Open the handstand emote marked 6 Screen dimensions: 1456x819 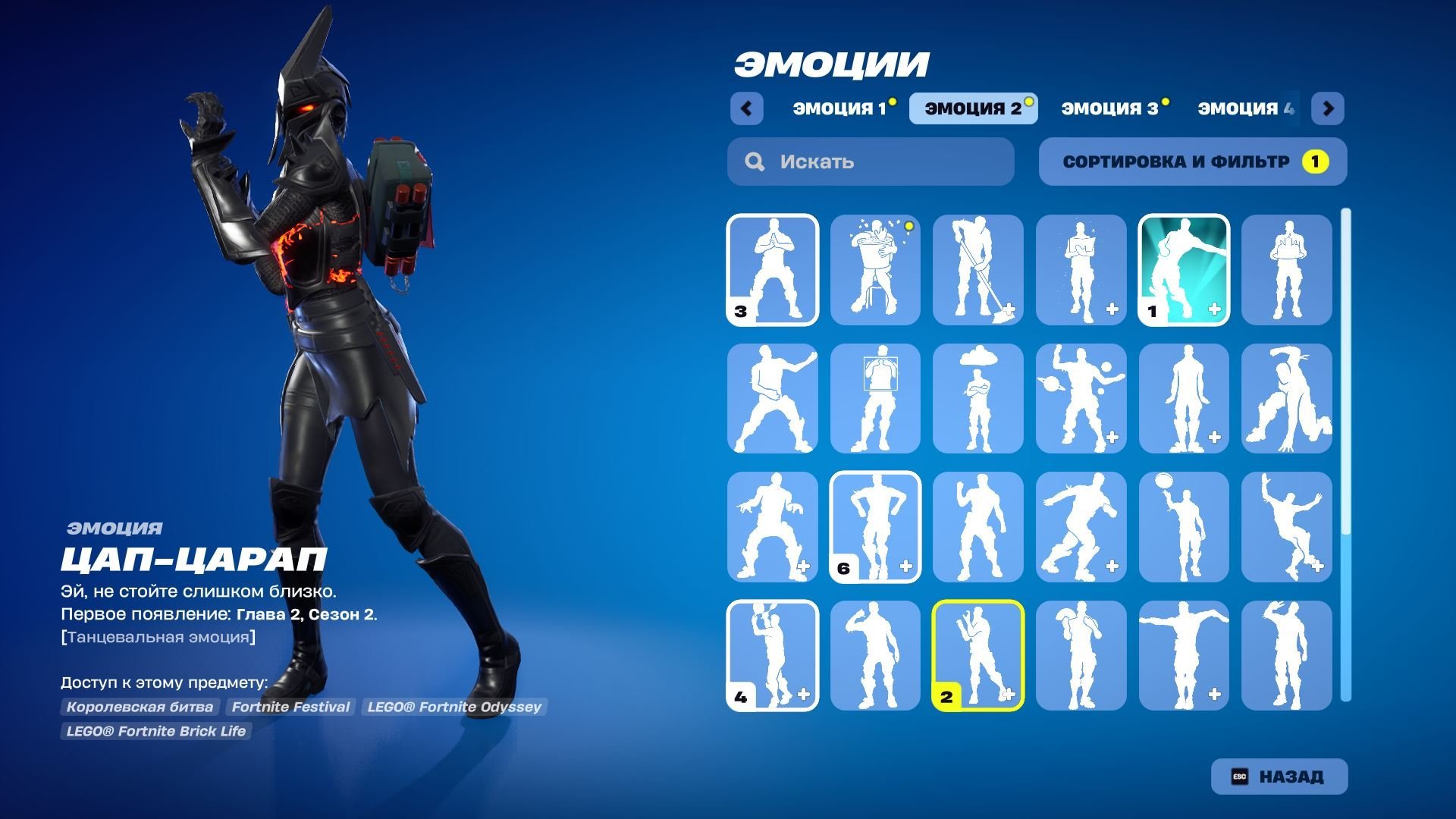[874, 528]
